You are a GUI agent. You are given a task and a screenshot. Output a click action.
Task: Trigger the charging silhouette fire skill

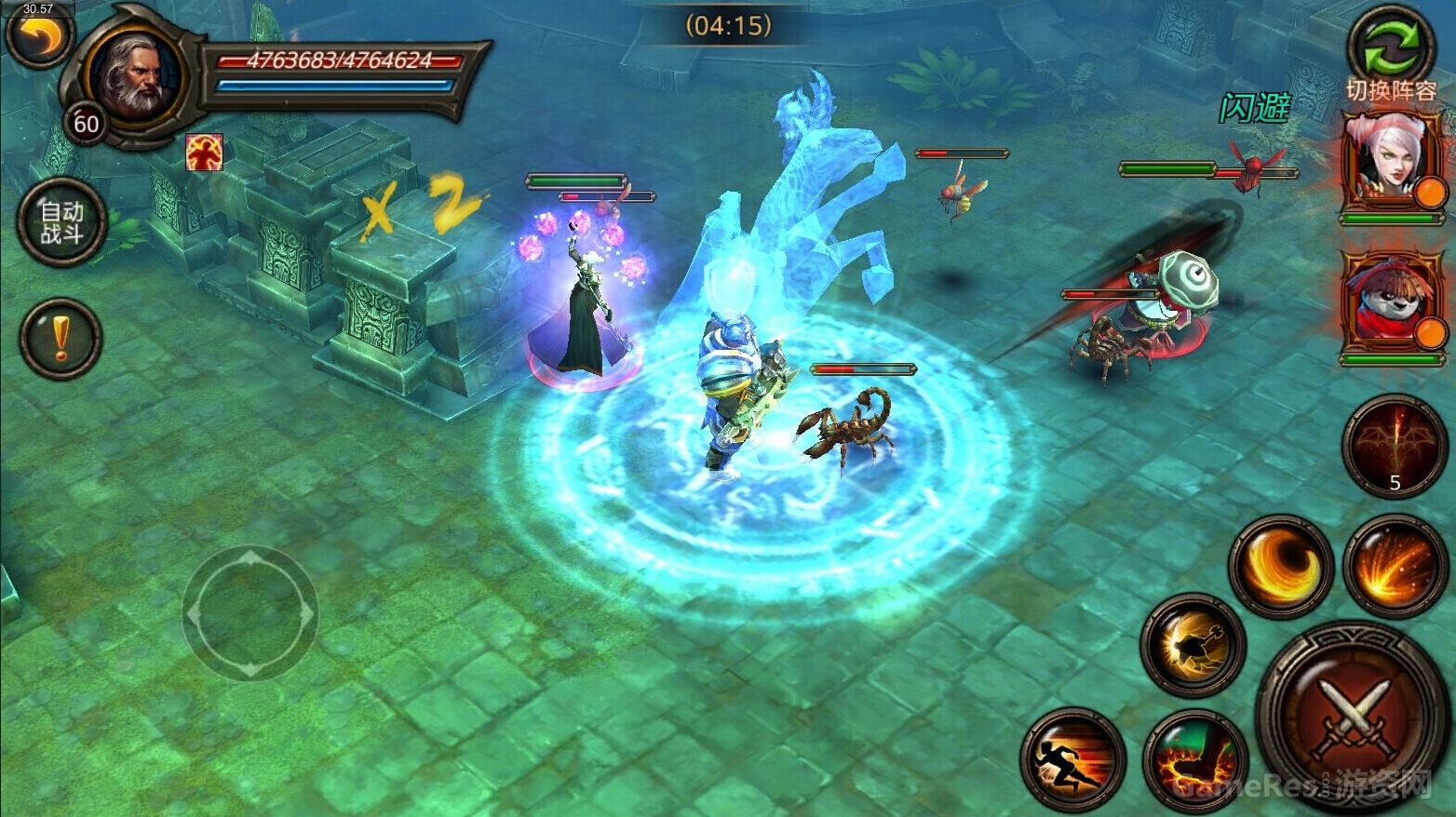tap(1193, 645)
